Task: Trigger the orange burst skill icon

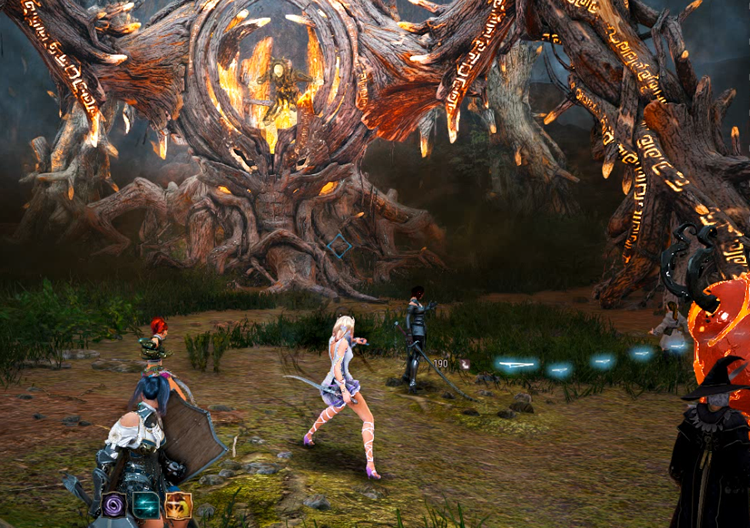Action: coord(178,505)
